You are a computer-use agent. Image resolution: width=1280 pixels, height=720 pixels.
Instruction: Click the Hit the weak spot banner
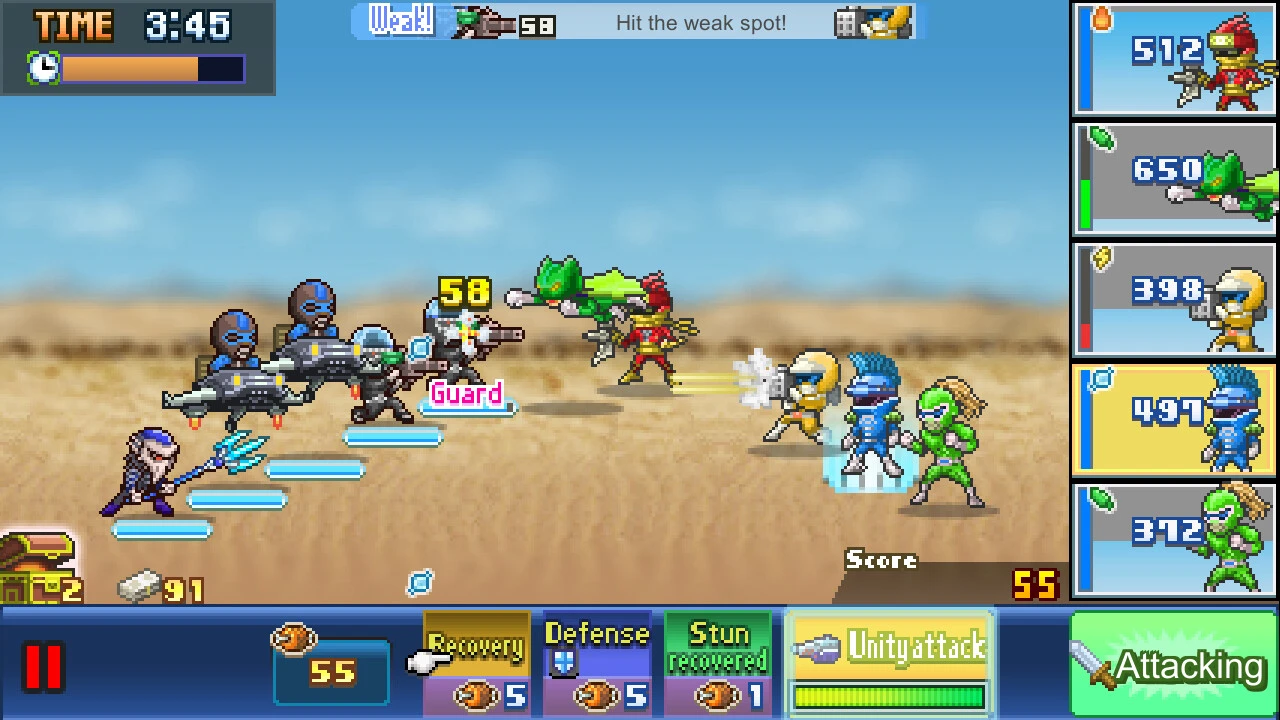700,23
